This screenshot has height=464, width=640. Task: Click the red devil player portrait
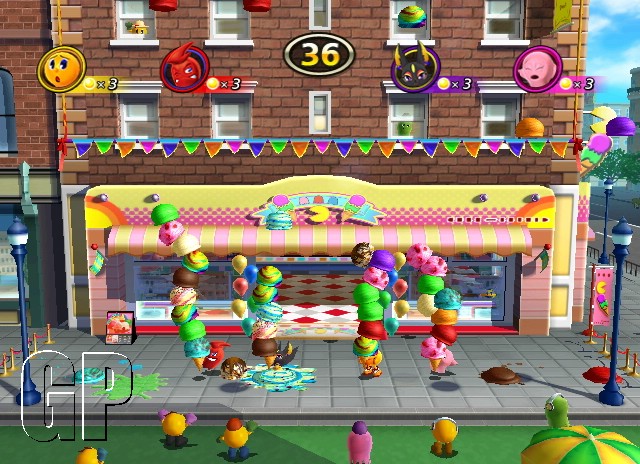pos(183,69)
